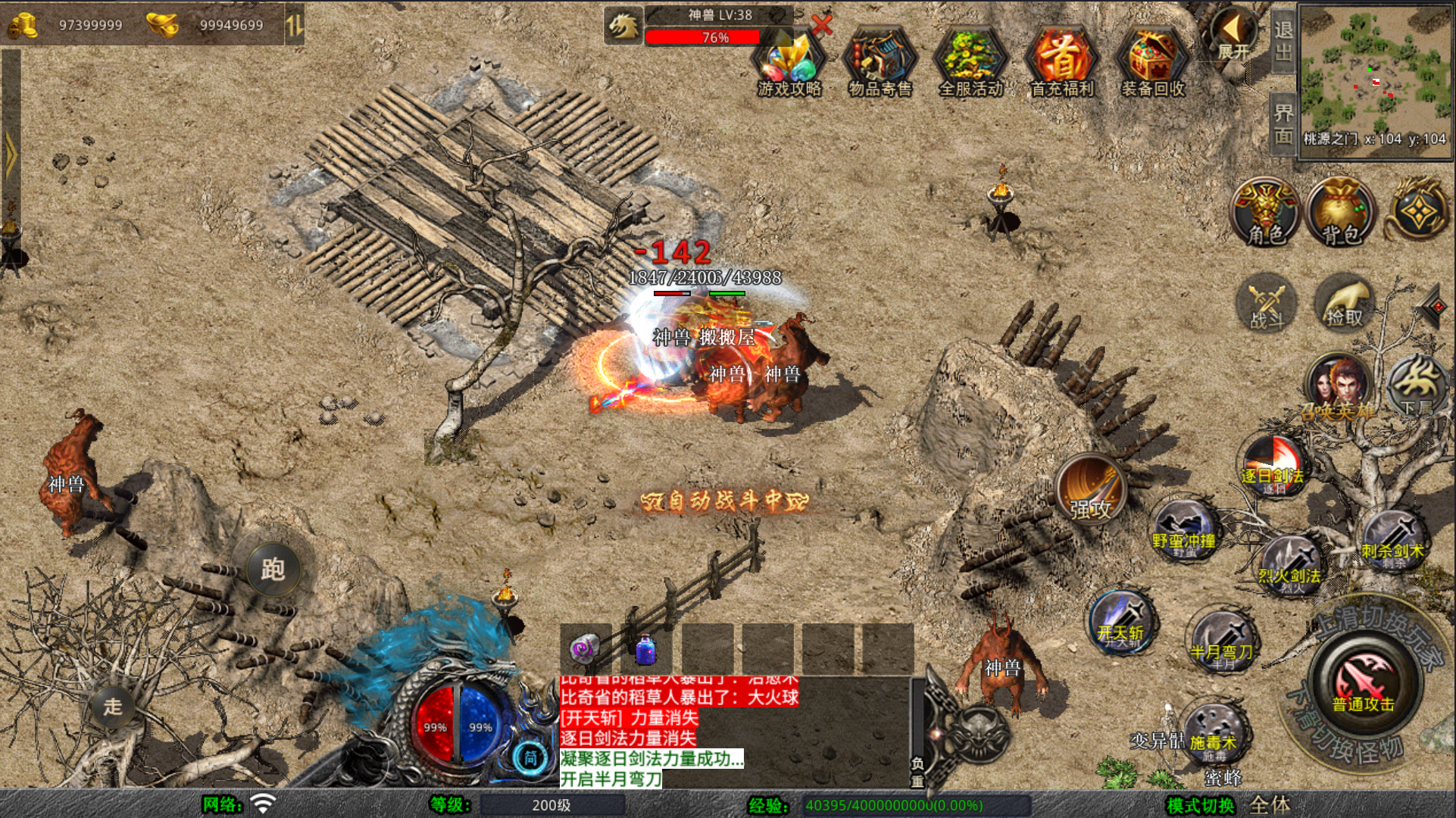Cast the 烈火剑法 skill

tap(1289, 565)
